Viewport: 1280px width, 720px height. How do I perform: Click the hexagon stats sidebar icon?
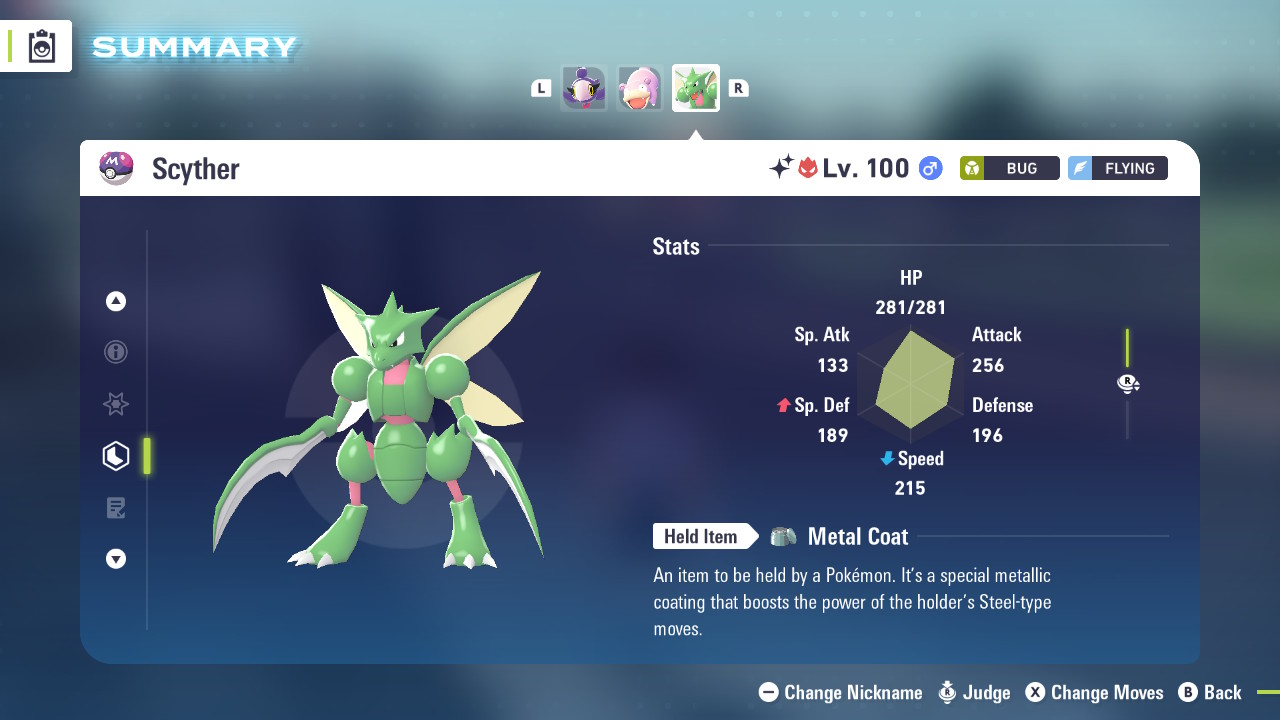pos(115,455)
